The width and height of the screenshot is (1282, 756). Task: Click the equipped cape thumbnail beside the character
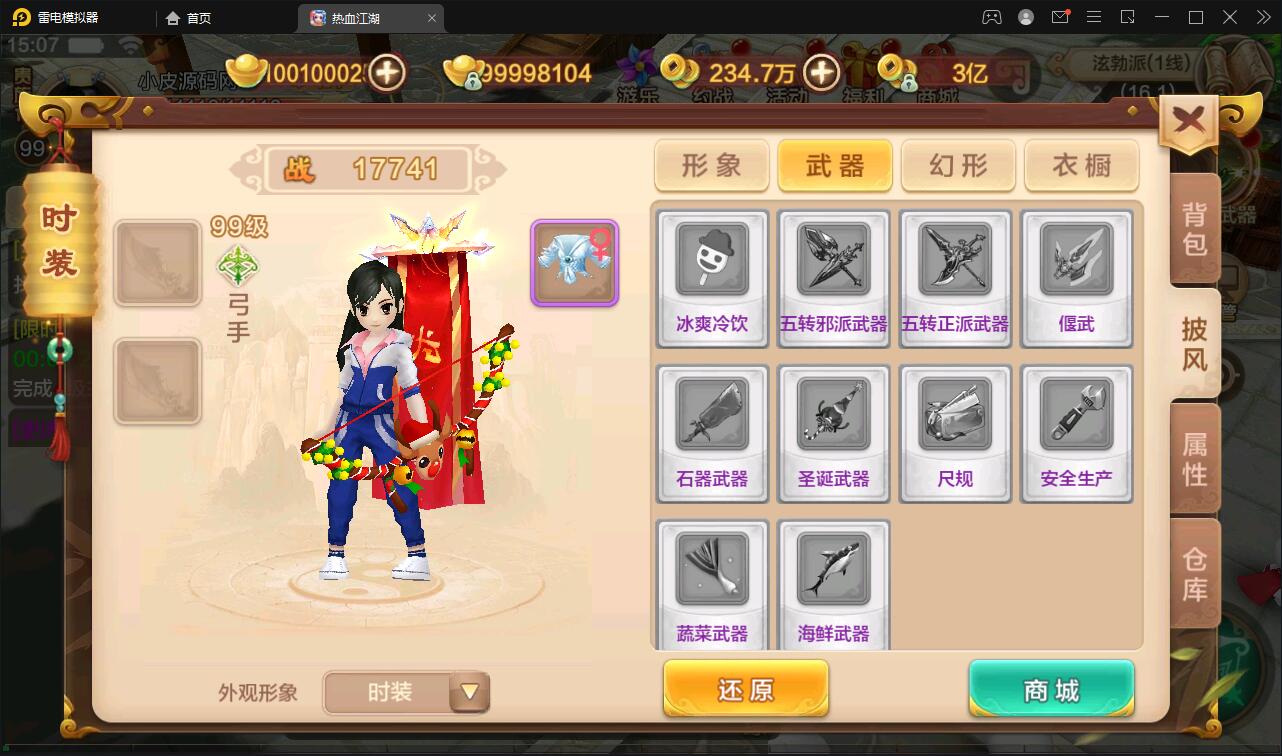[x=574, y=262]
